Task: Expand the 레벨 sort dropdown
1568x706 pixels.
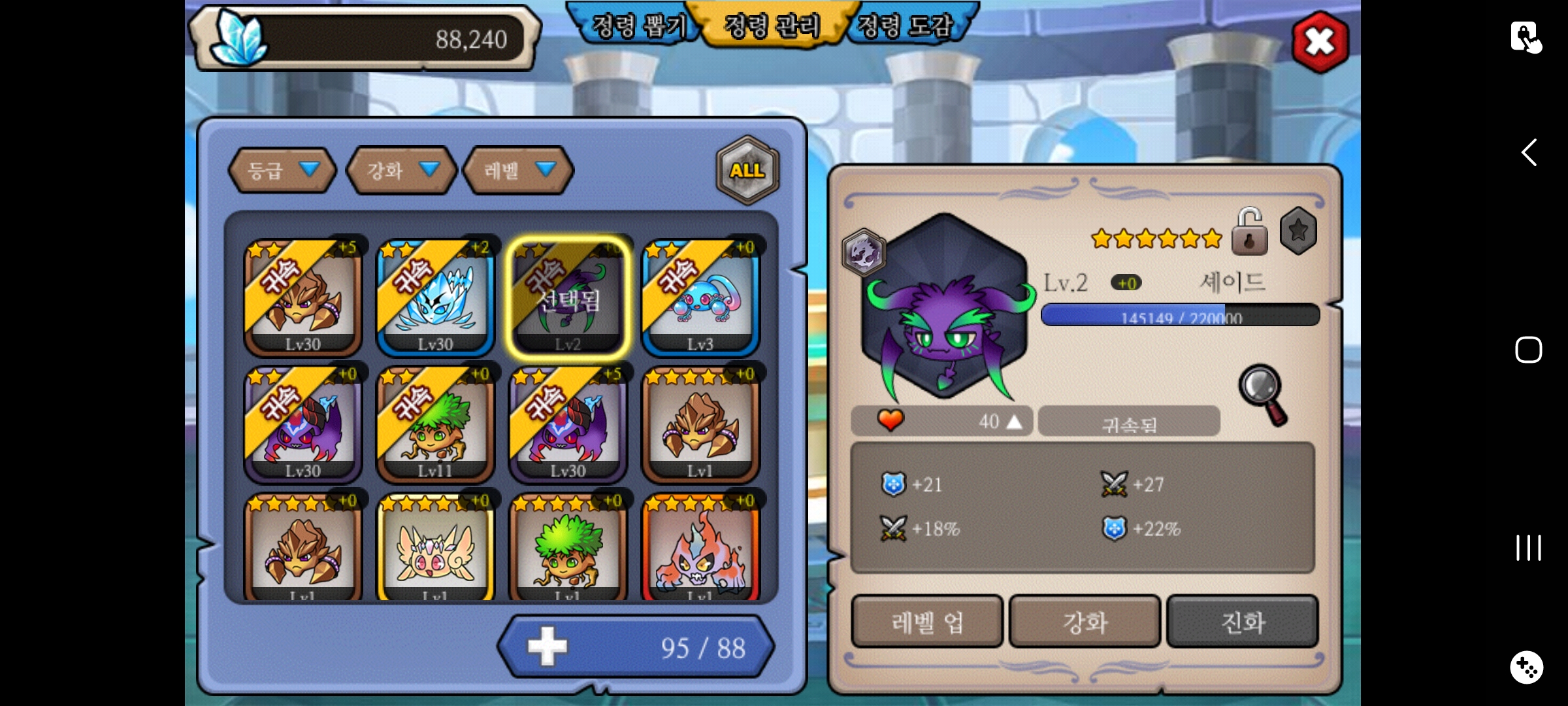Action: [518, 171]
